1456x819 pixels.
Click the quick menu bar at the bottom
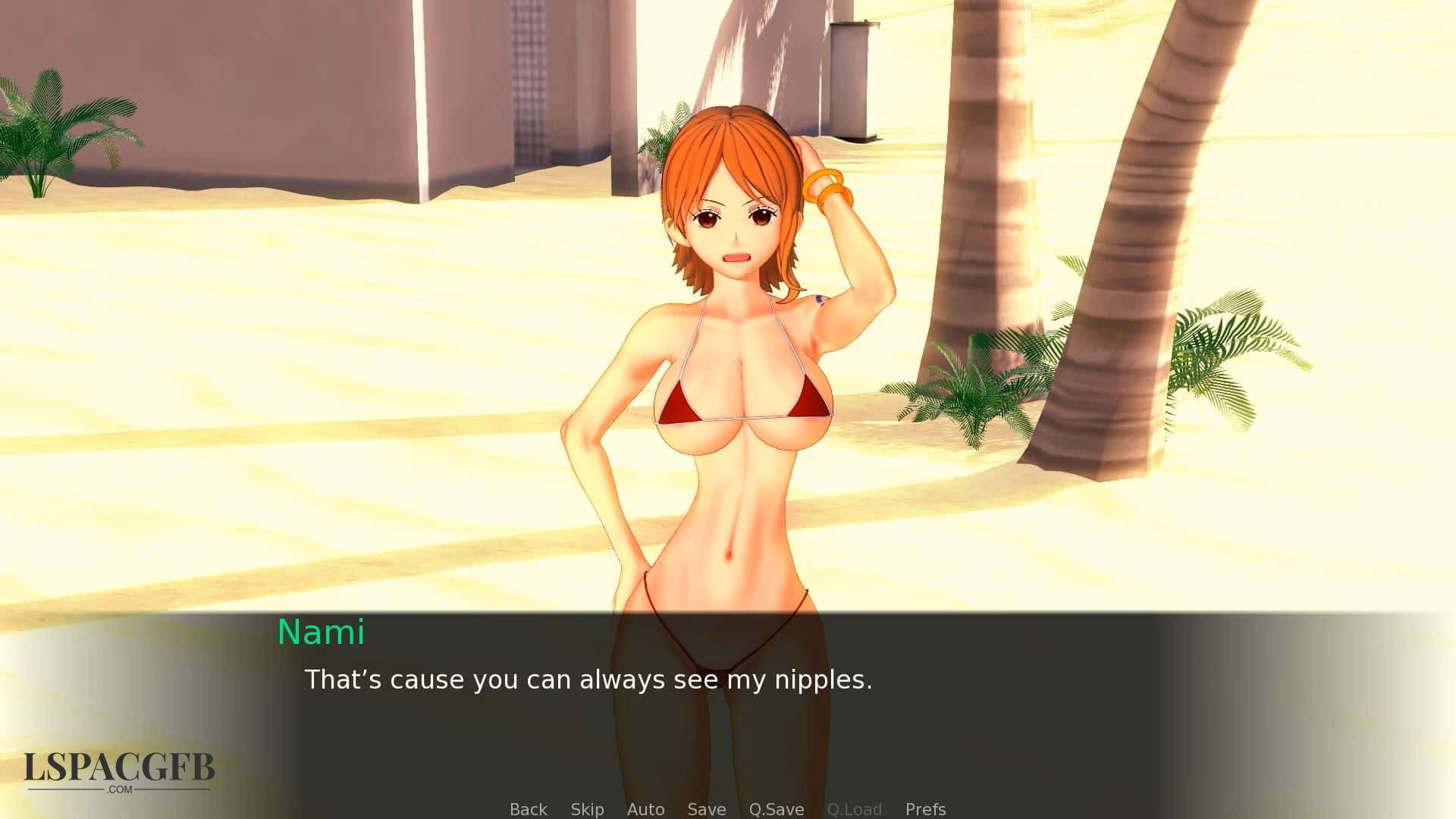728,809
